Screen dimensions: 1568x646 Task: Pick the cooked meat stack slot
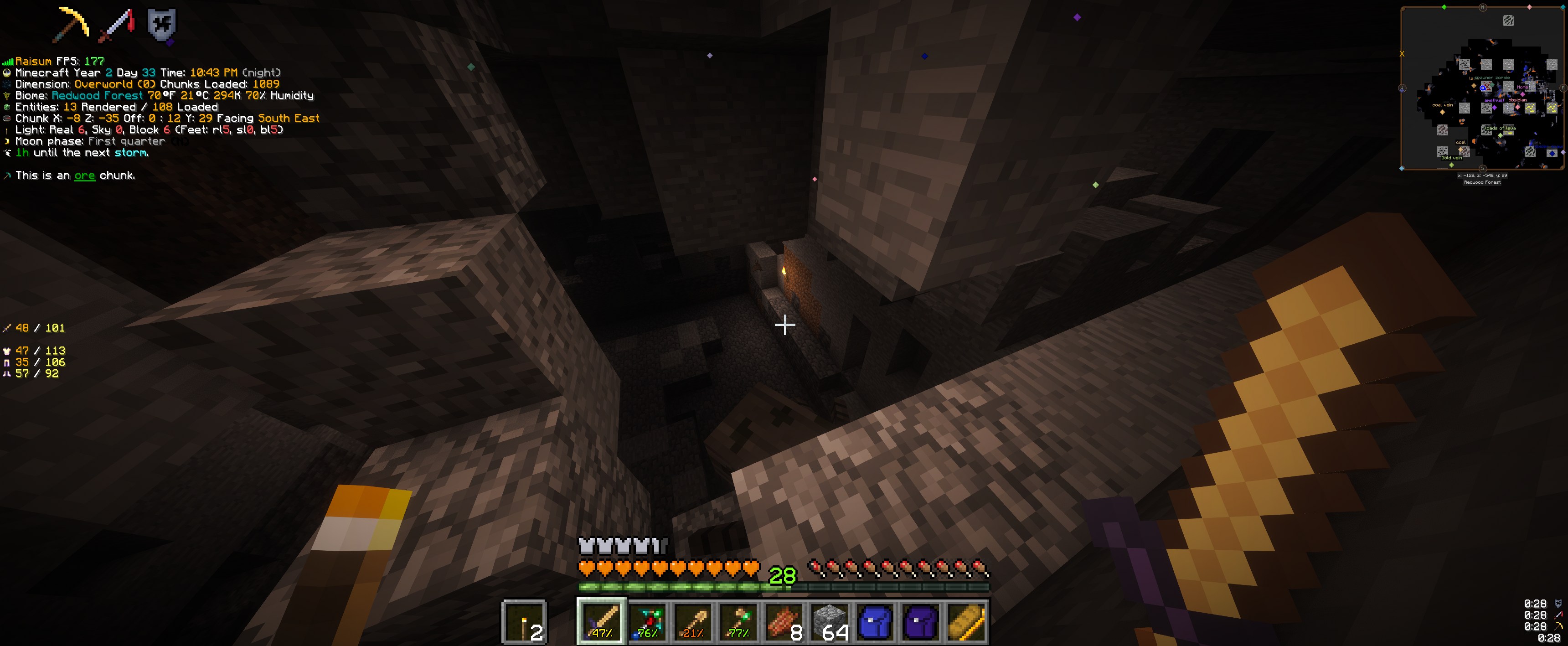point(784,621)
